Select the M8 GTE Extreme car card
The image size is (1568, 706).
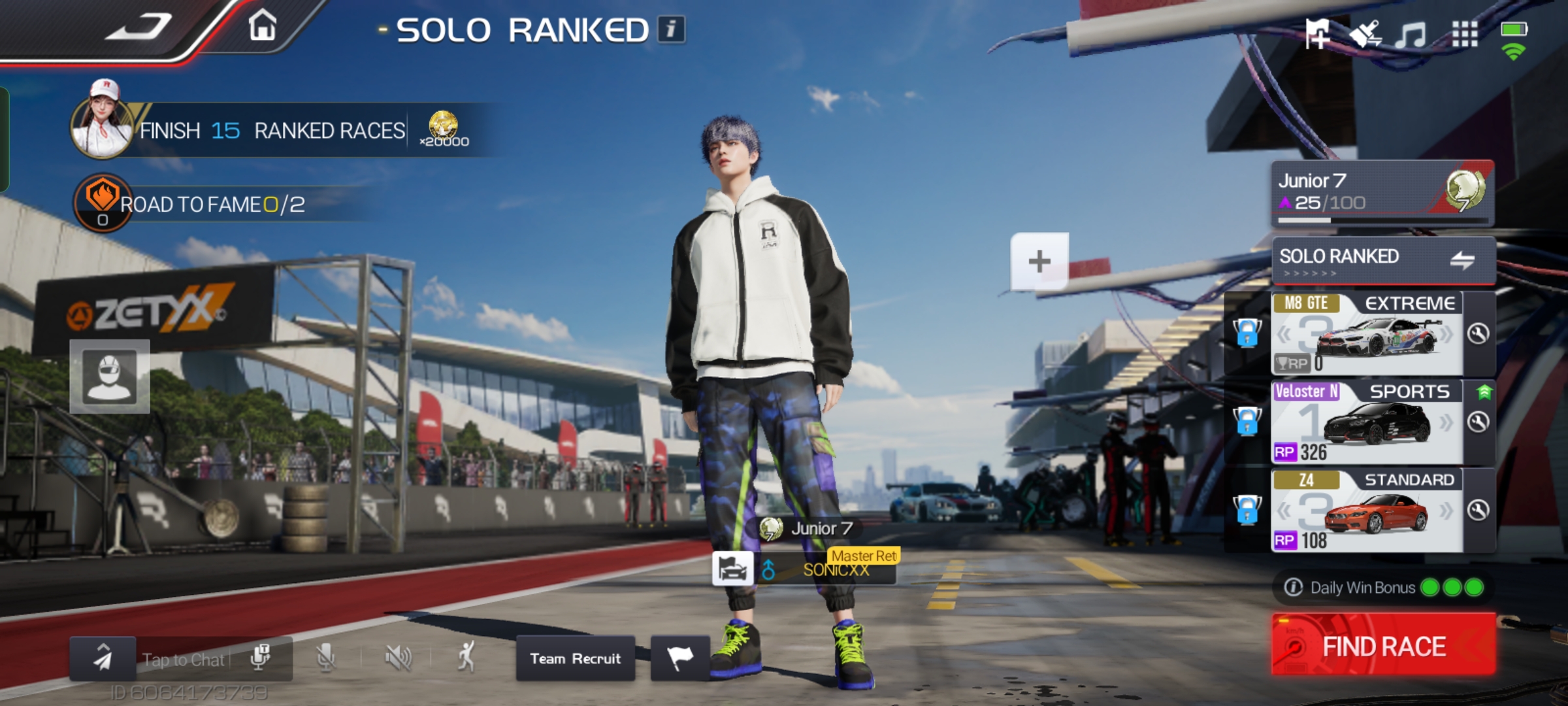[x=1365, y=333]
